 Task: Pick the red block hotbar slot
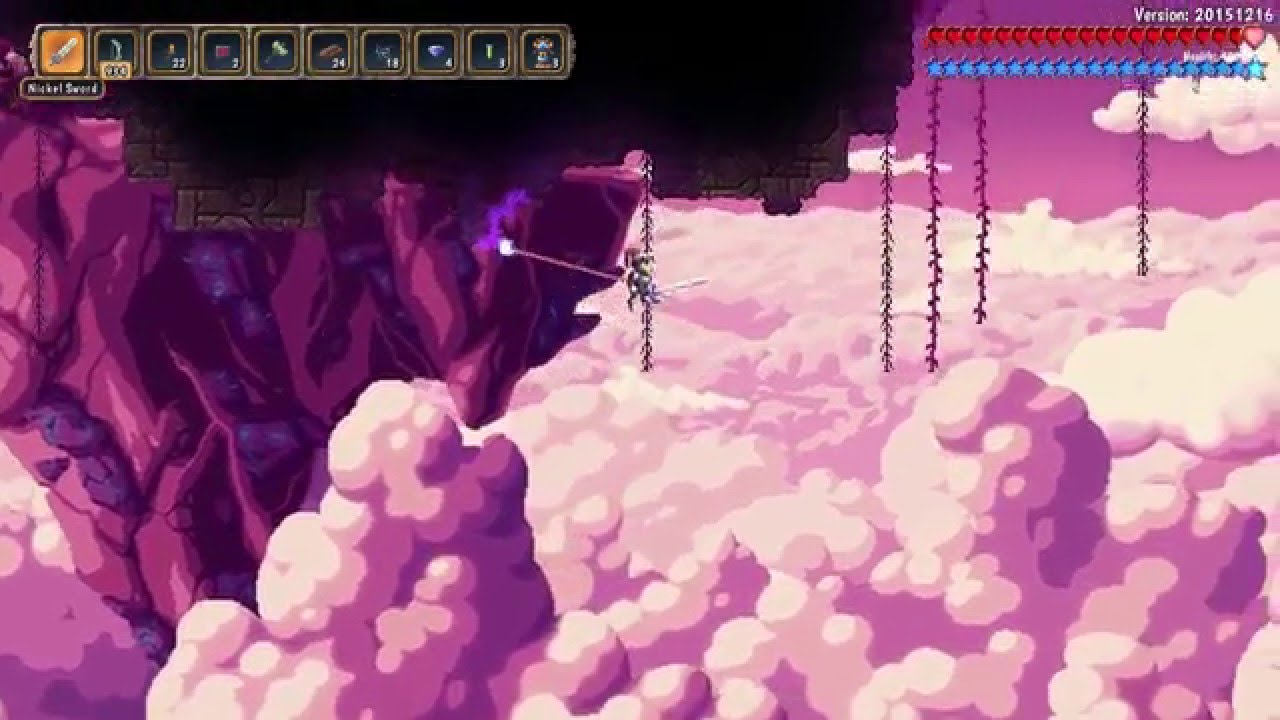(x=223, y=51)
